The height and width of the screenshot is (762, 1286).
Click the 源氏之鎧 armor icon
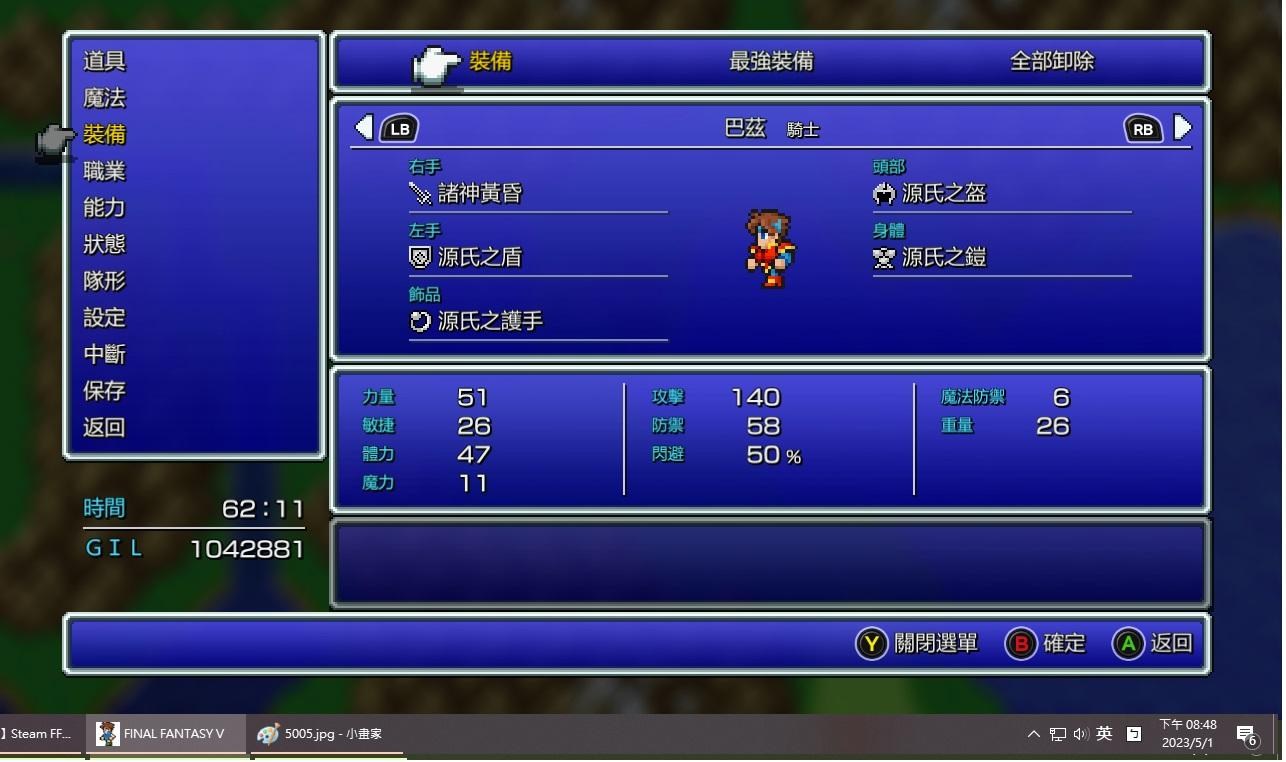(883, 257)
